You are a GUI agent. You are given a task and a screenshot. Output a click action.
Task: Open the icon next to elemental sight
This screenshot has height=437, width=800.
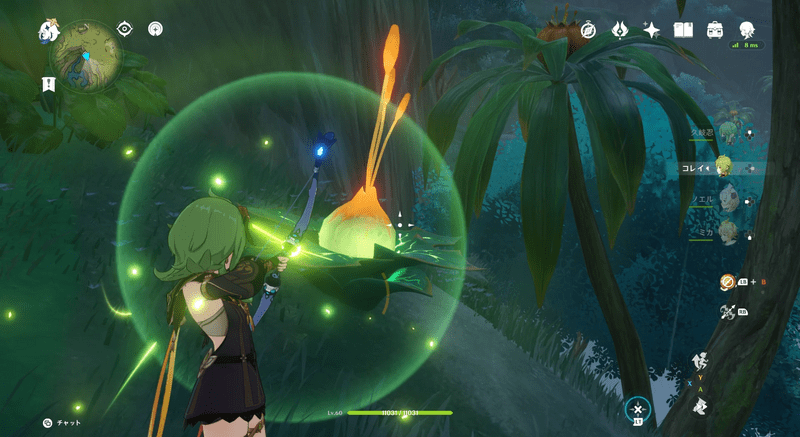point(155,29)
